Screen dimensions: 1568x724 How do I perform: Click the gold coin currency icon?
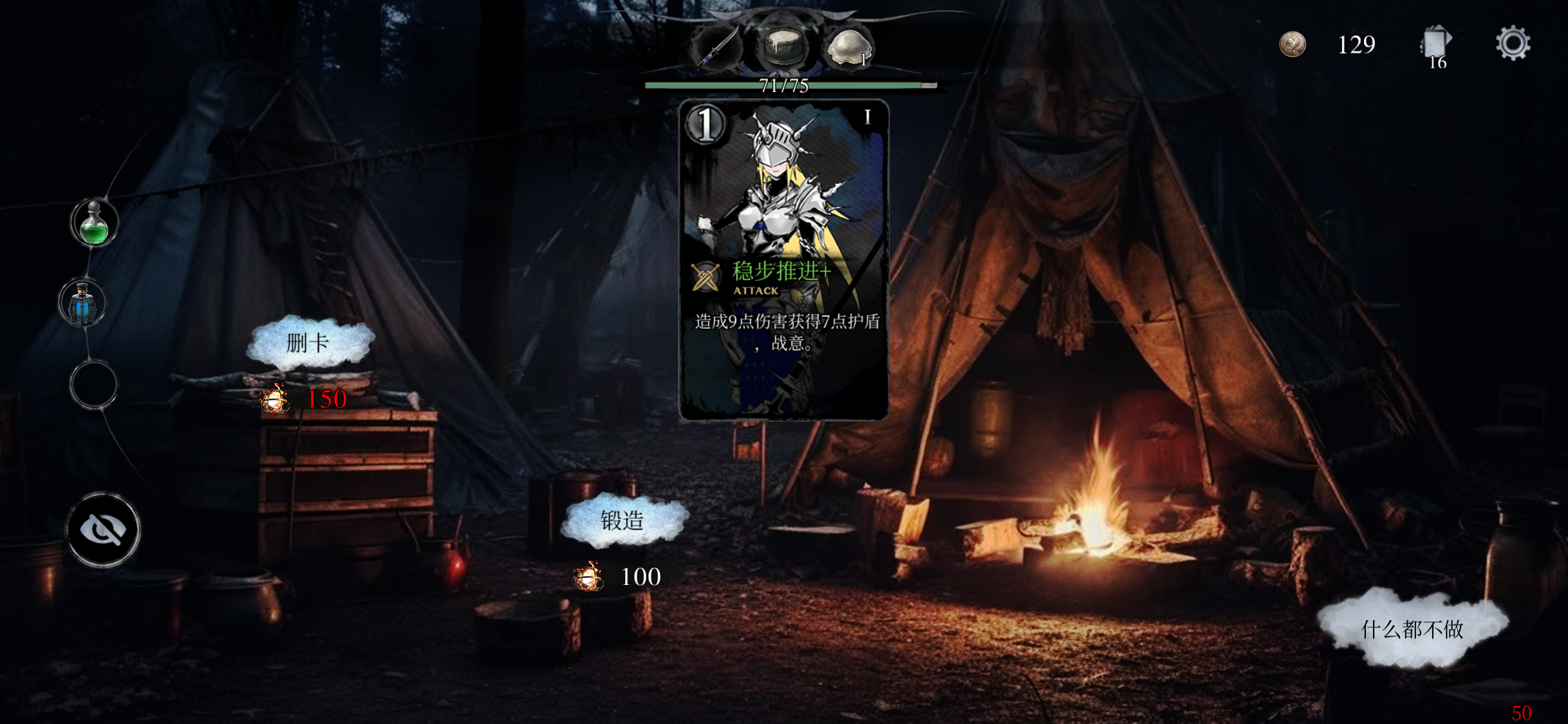coord(1292,44)
